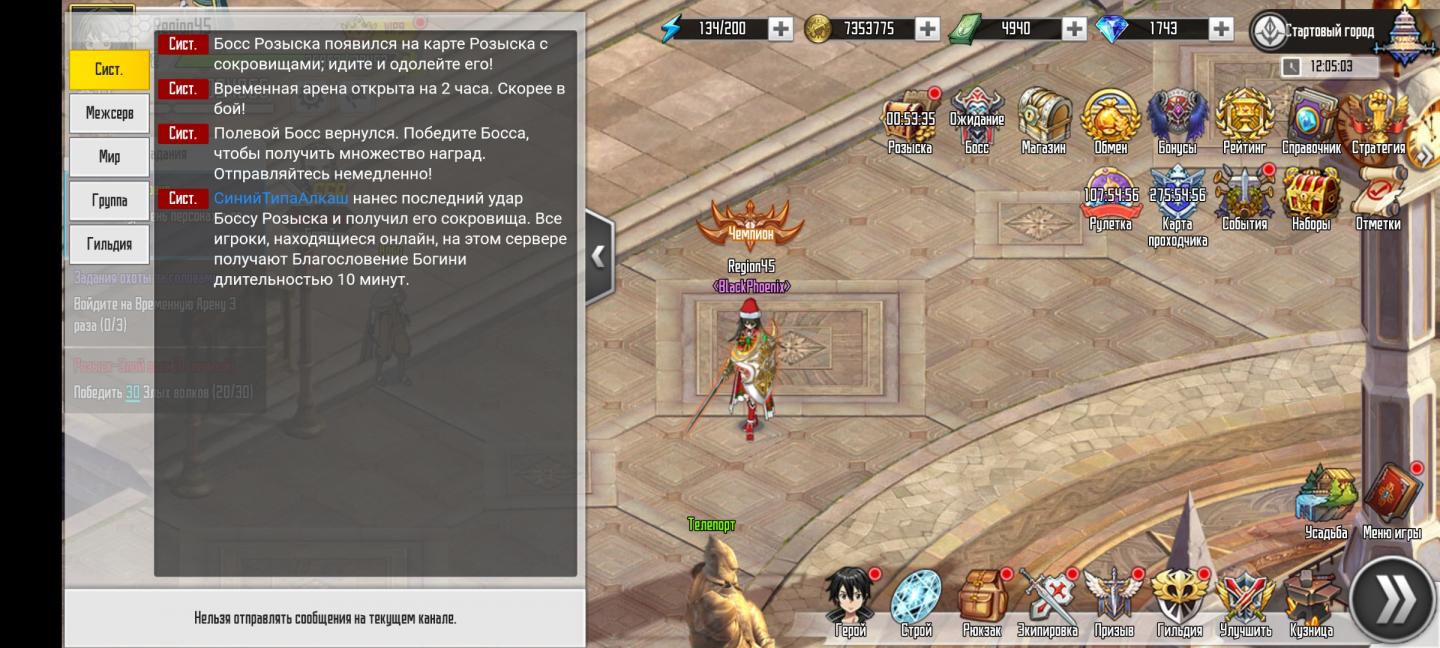Add more energy with the plus button
This screenshot has width=1440, height=648.
pos(781,29)
